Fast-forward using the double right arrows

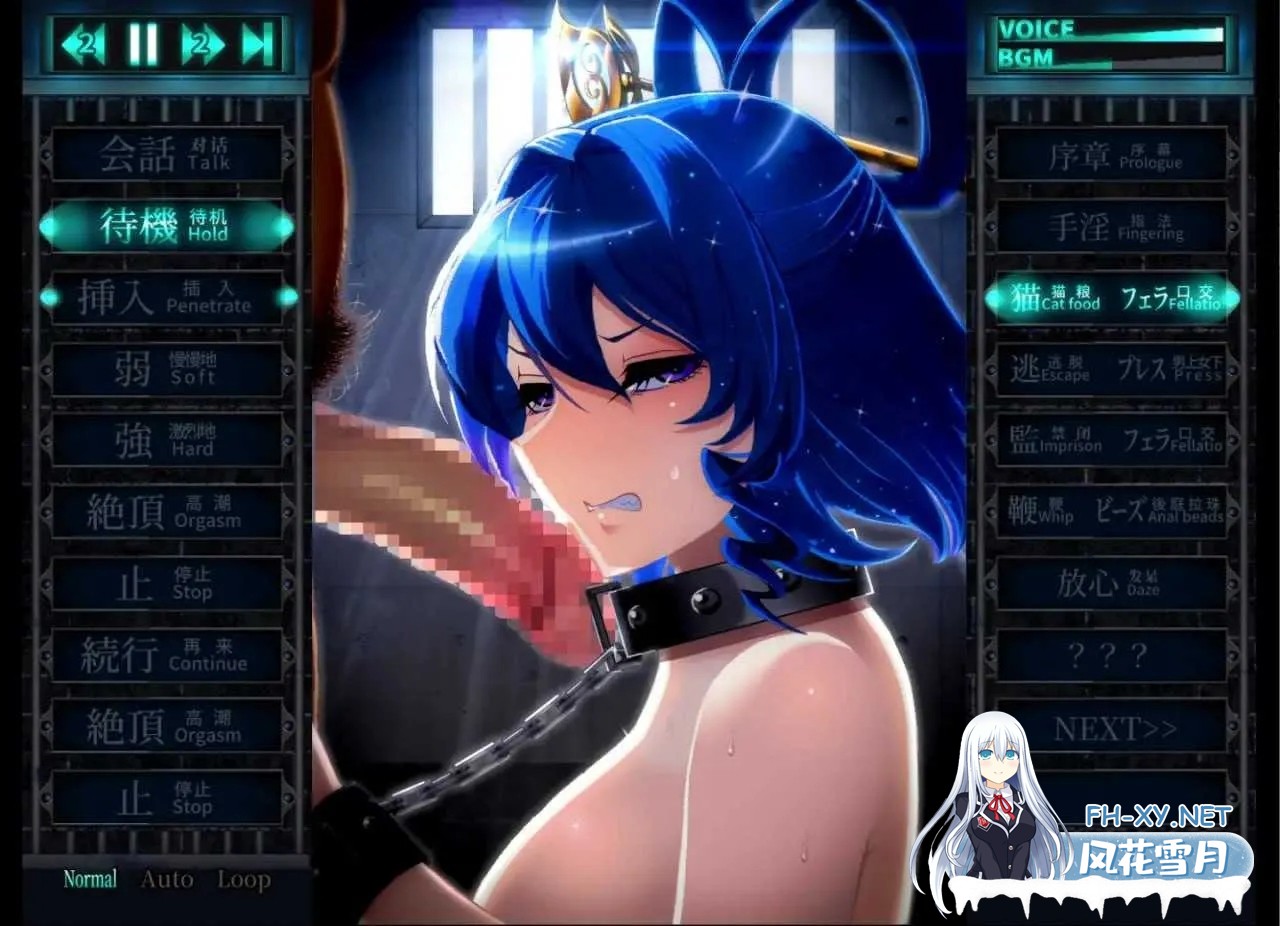point(205,43)
